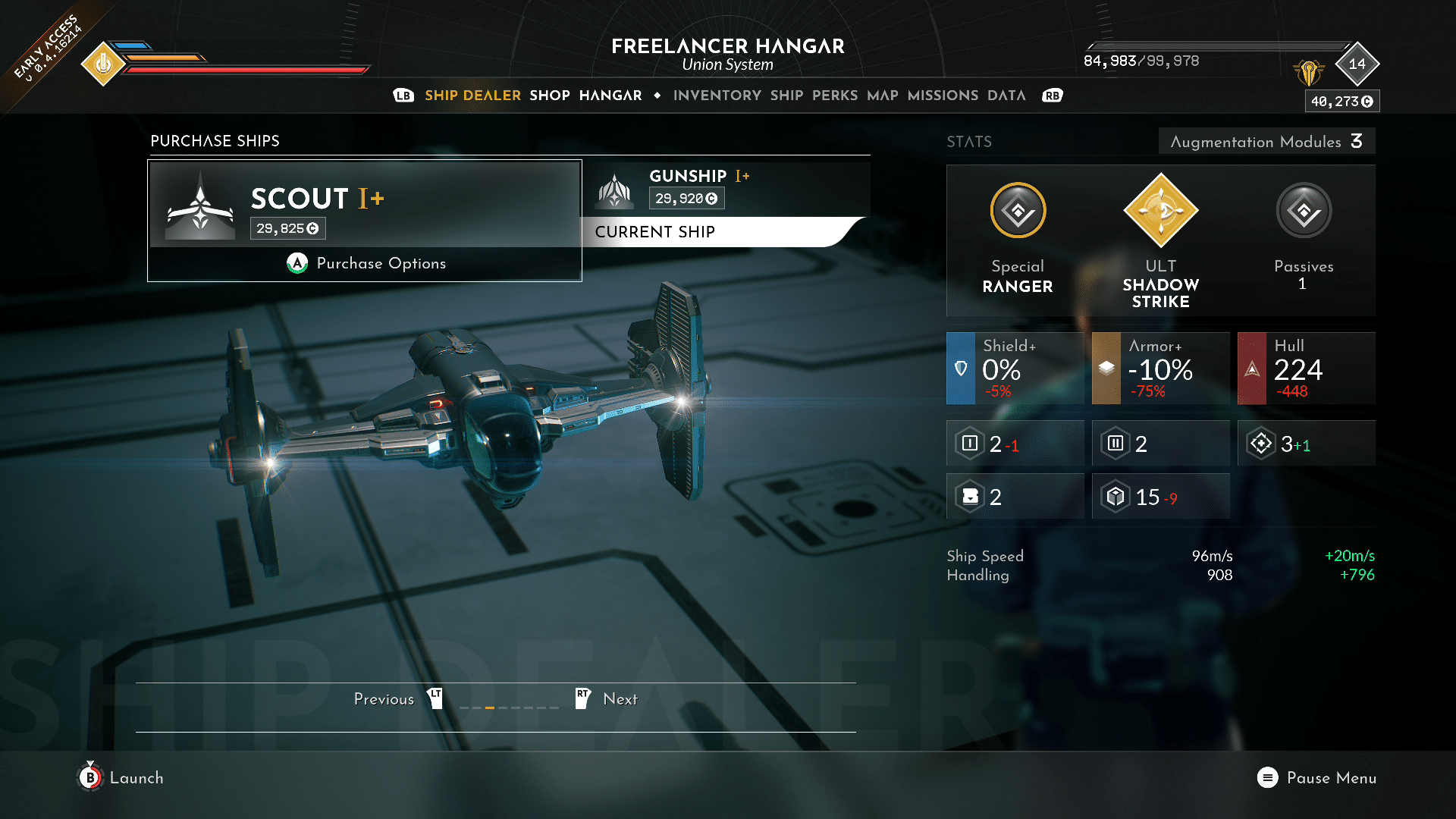
Task: Select the MISSIONS menu item
Action: coord(943,96)
